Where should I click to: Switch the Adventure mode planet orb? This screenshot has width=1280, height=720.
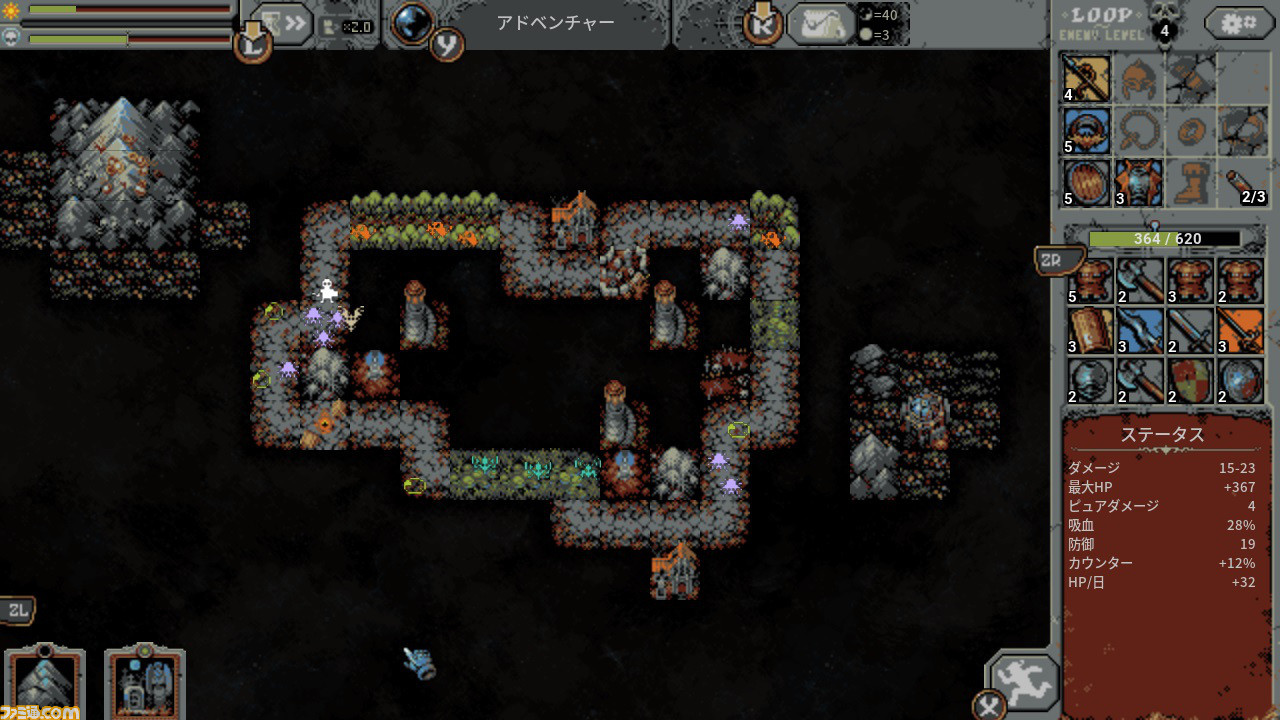pyautogui.click(x=411, y=23)
